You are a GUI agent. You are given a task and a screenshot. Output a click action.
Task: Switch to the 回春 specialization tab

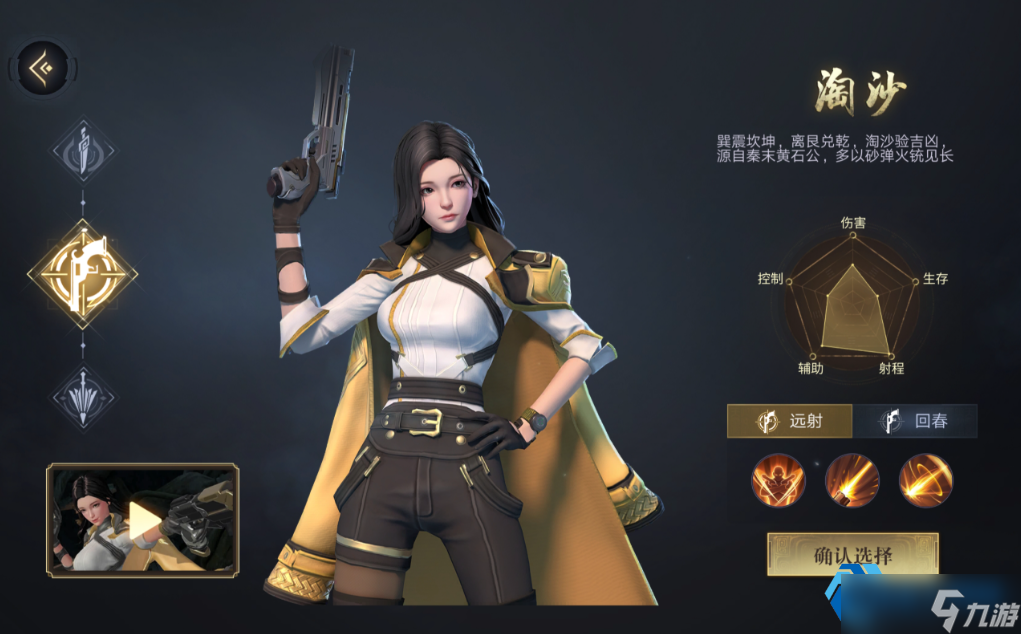(915, 421)
